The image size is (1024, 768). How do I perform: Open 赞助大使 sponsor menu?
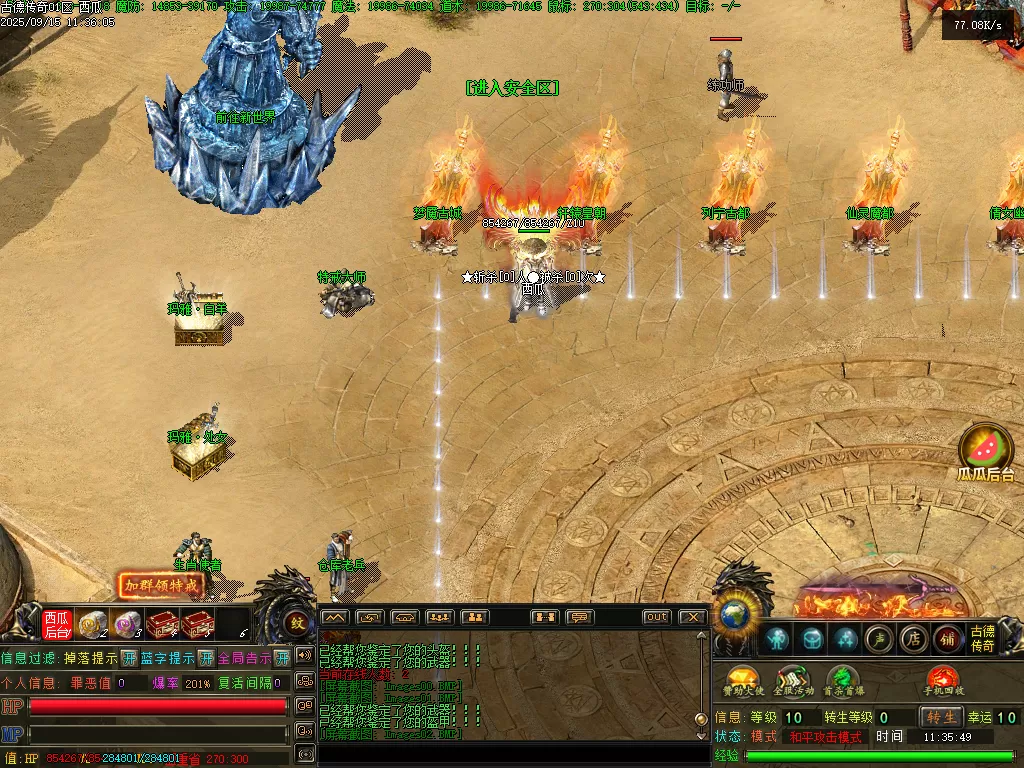pos(743,681)
